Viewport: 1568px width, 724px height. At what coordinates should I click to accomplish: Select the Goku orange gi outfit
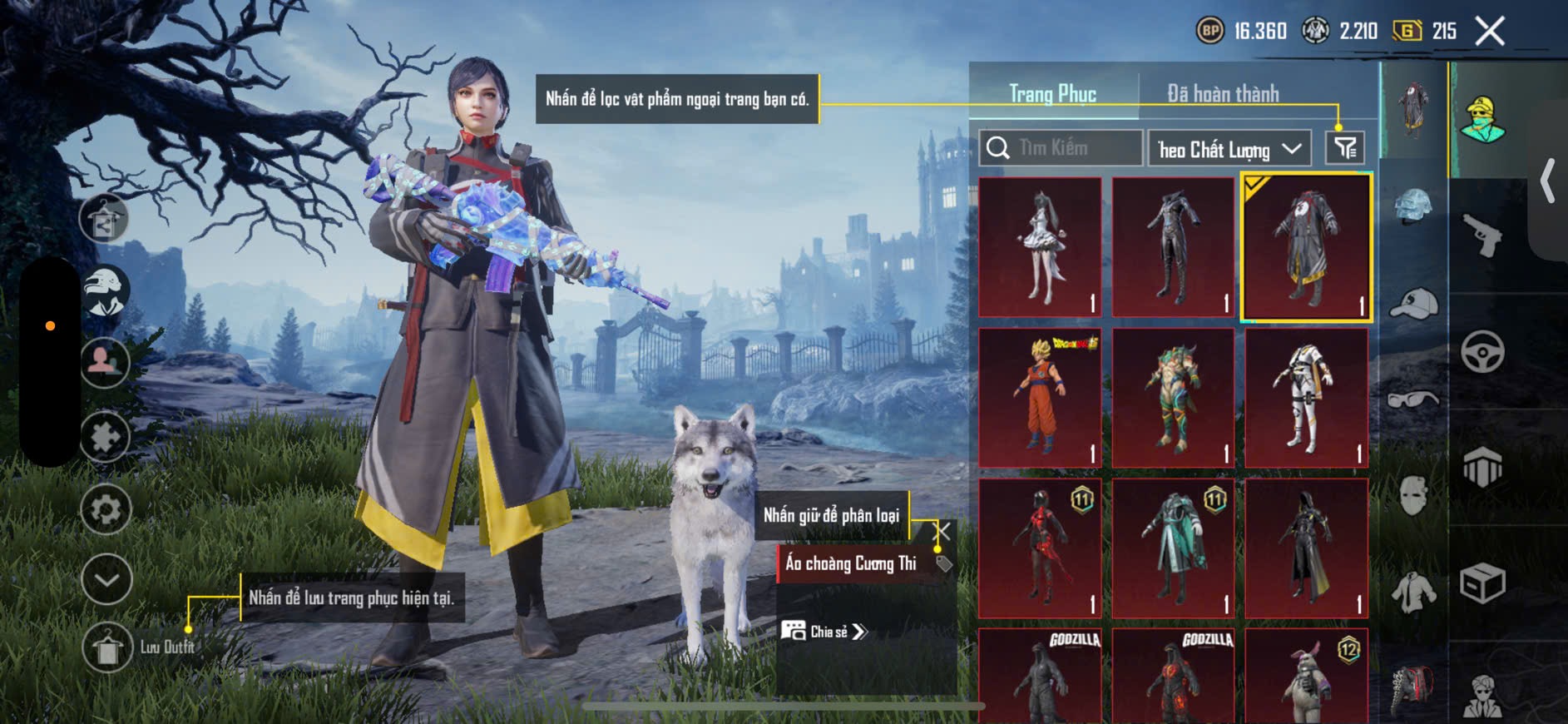tap(1040, 398)
